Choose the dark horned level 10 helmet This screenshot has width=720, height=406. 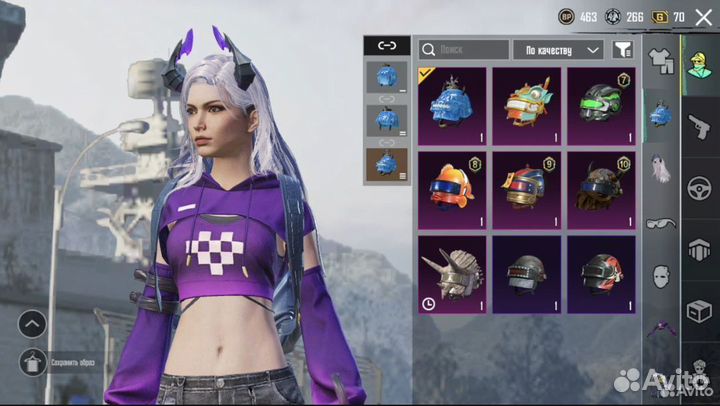click(601, 188)
